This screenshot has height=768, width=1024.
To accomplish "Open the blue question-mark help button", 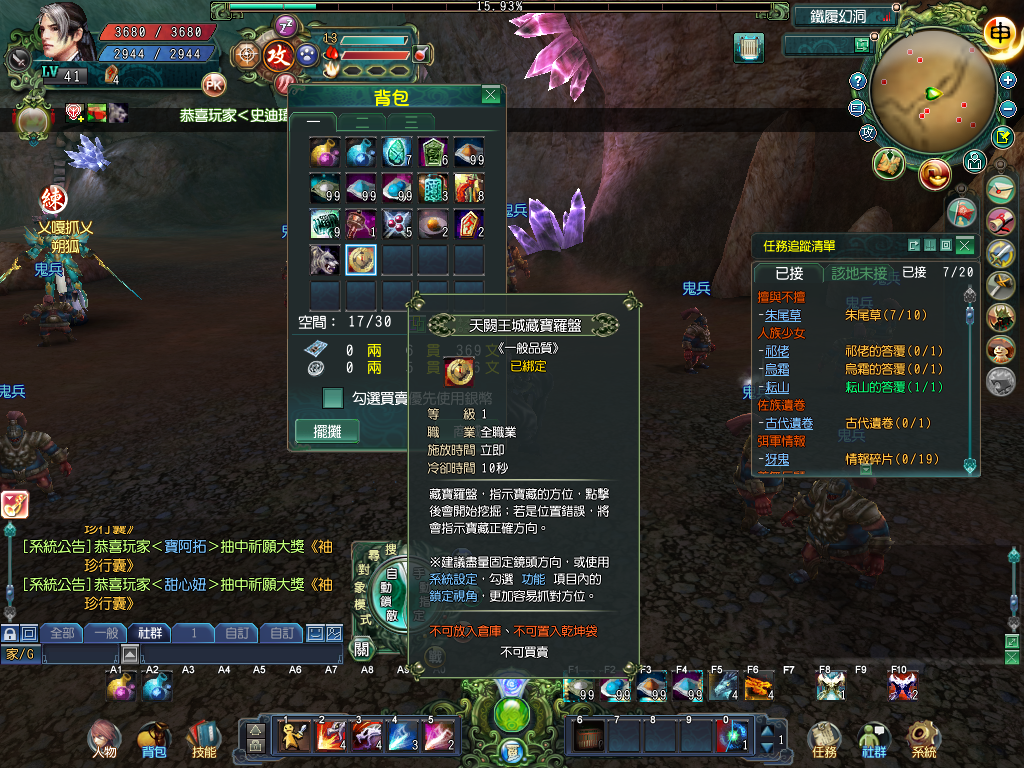I will click(857, 81).
